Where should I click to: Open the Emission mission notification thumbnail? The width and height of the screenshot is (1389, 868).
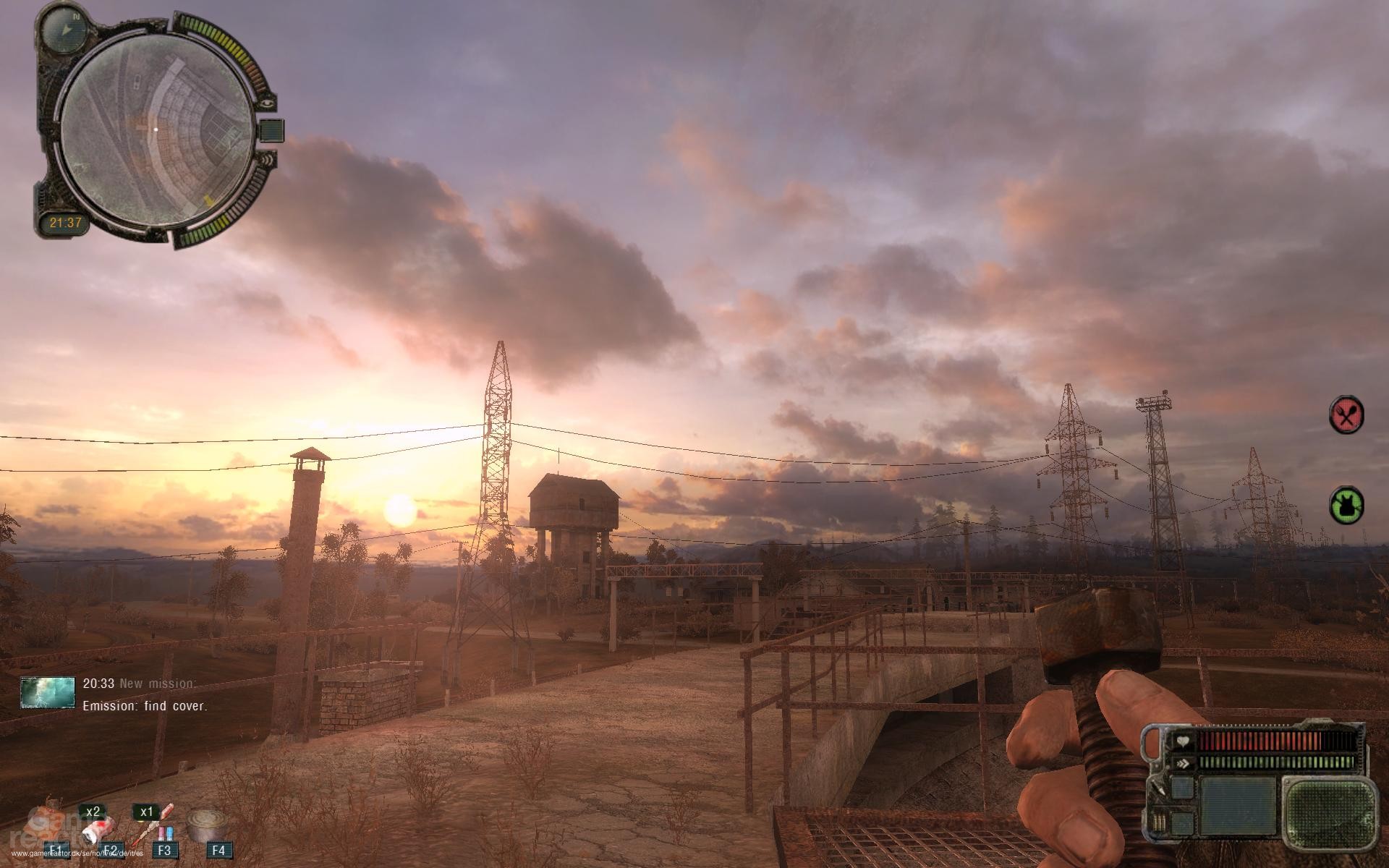pyautogui.click(x=48, y=692)
